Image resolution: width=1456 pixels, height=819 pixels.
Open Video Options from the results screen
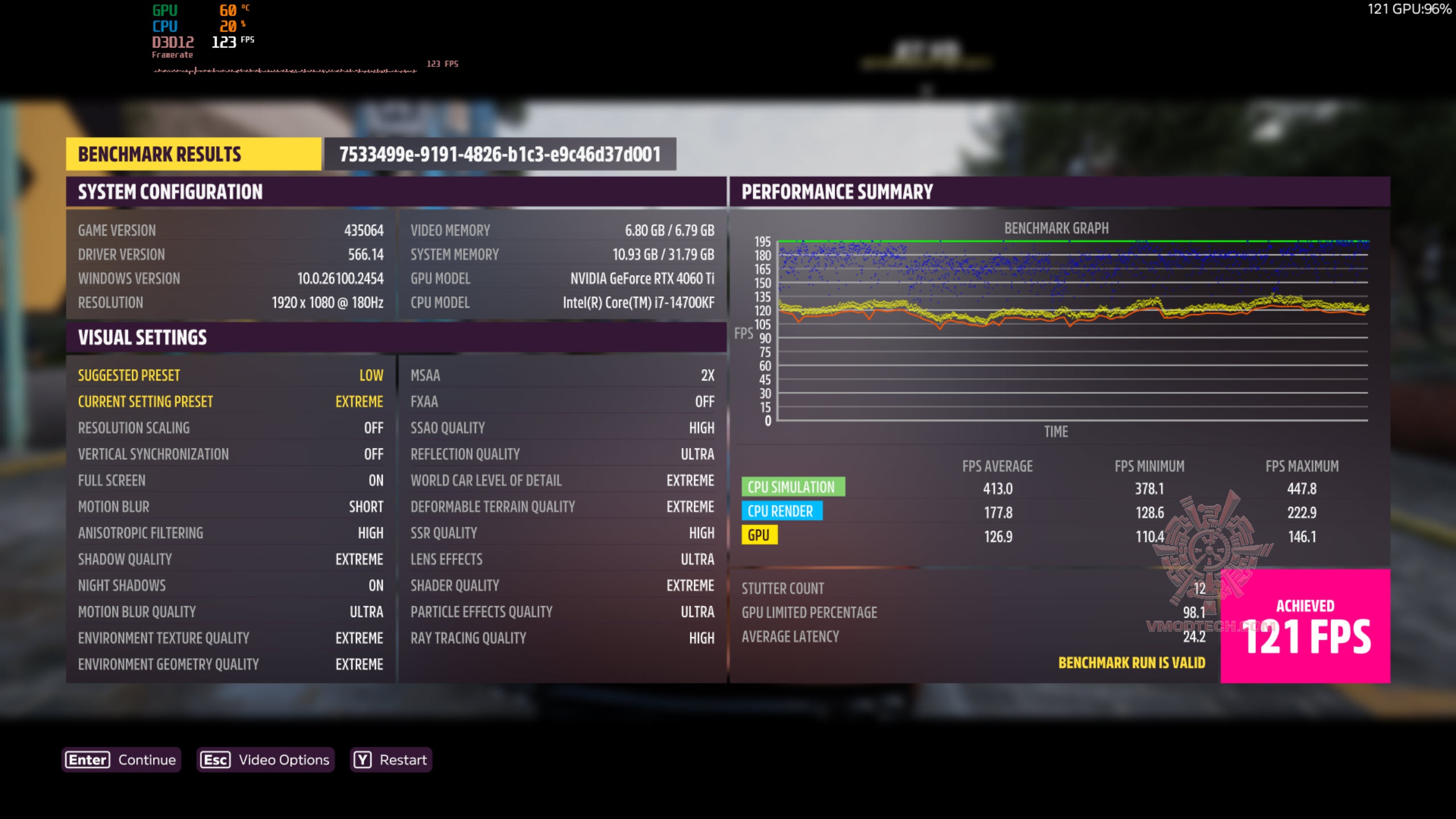265,760
